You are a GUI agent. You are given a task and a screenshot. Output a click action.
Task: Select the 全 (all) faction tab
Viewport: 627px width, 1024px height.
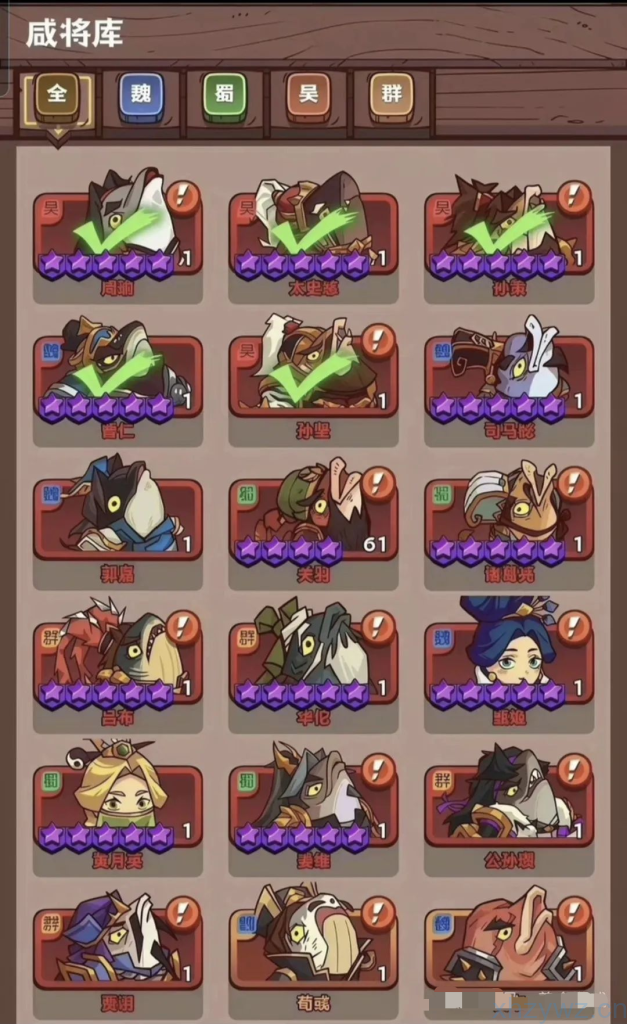57,97
